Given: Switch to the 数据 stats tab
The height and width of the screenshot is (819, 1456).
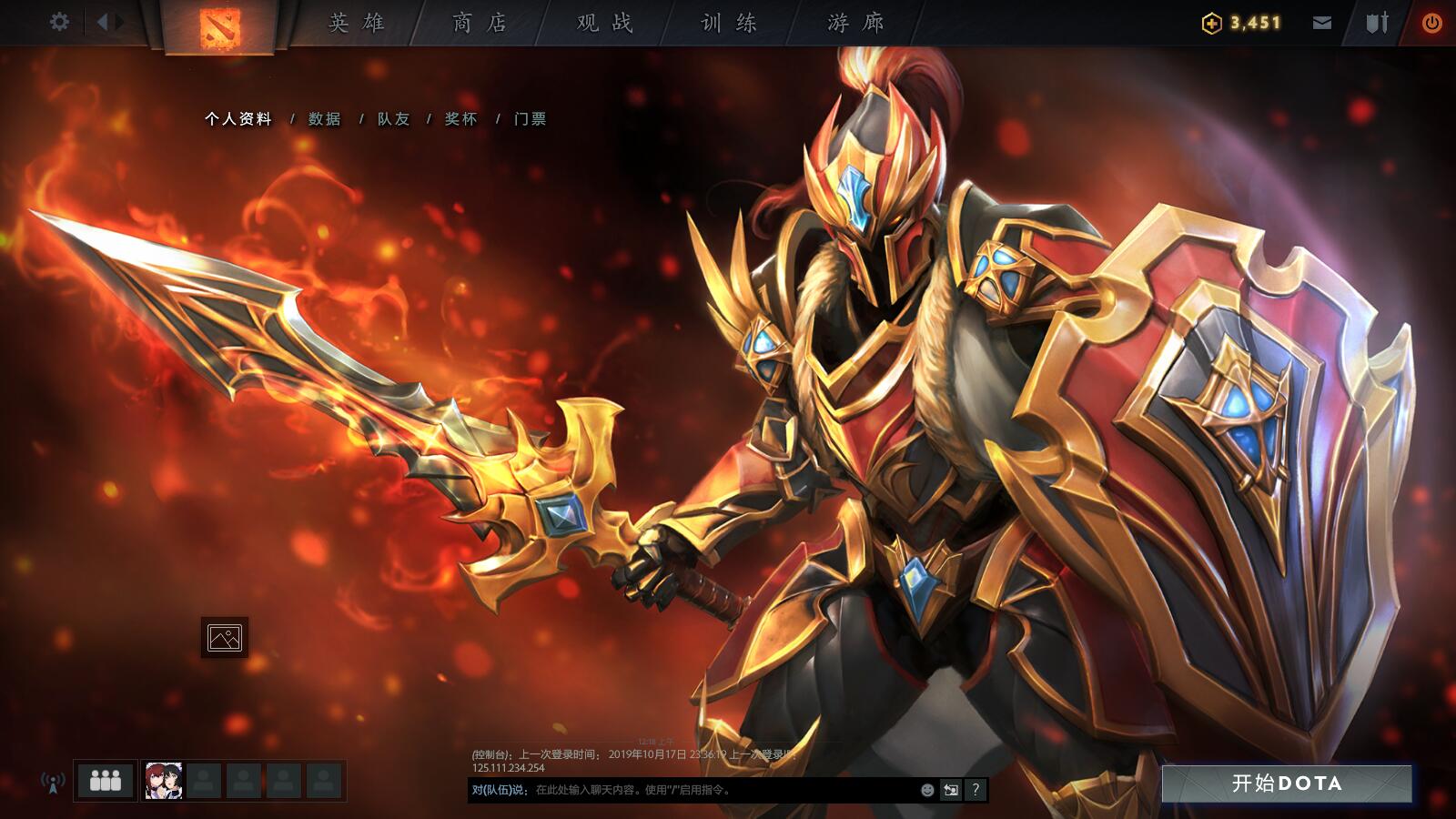Looking at the screenshot, I should [324, 118].
